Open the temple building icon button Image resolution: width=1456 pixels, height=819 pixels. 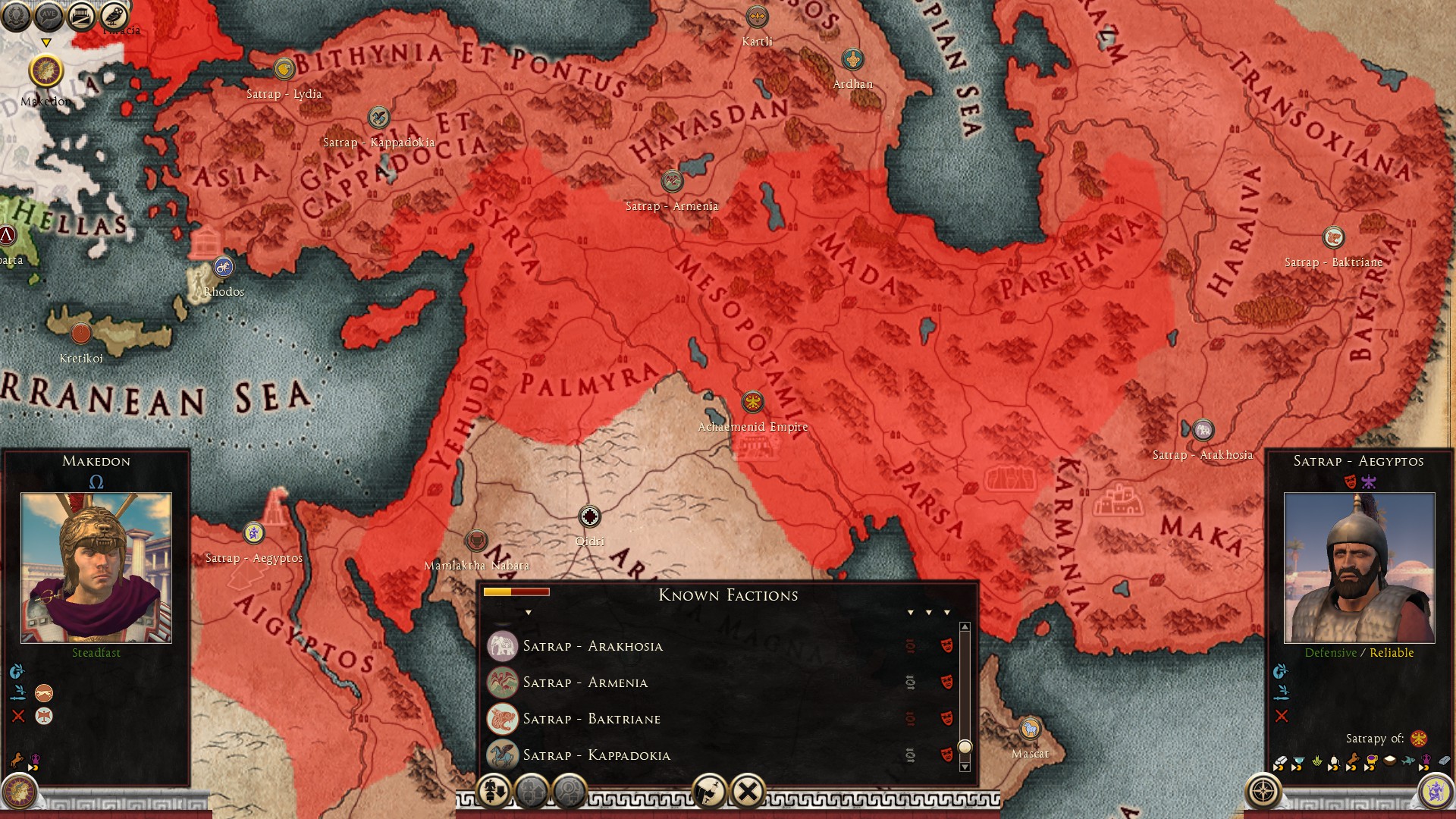[x=81, y=15]
